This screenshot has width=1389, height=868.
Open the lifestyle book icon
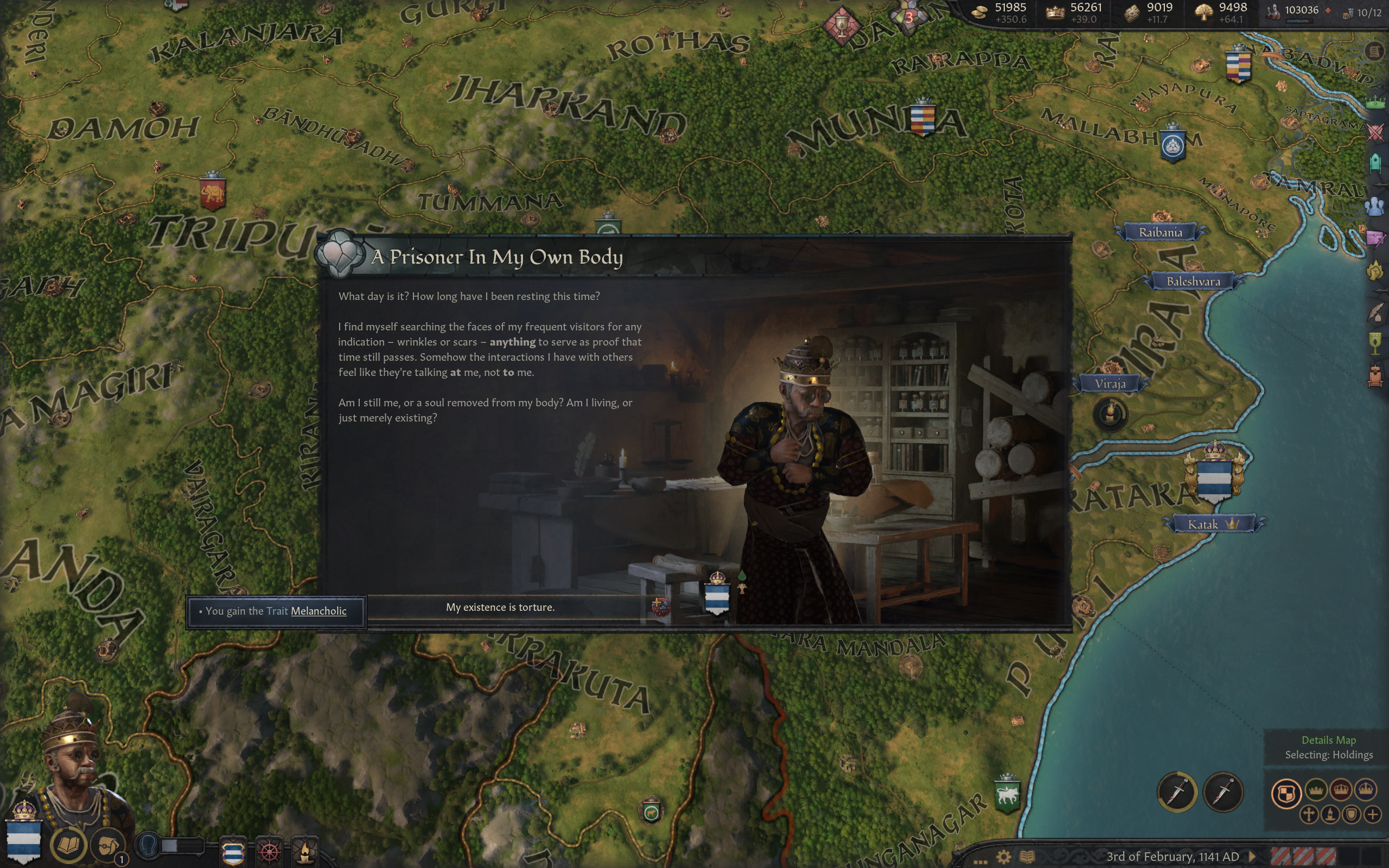tap(68, 845)
